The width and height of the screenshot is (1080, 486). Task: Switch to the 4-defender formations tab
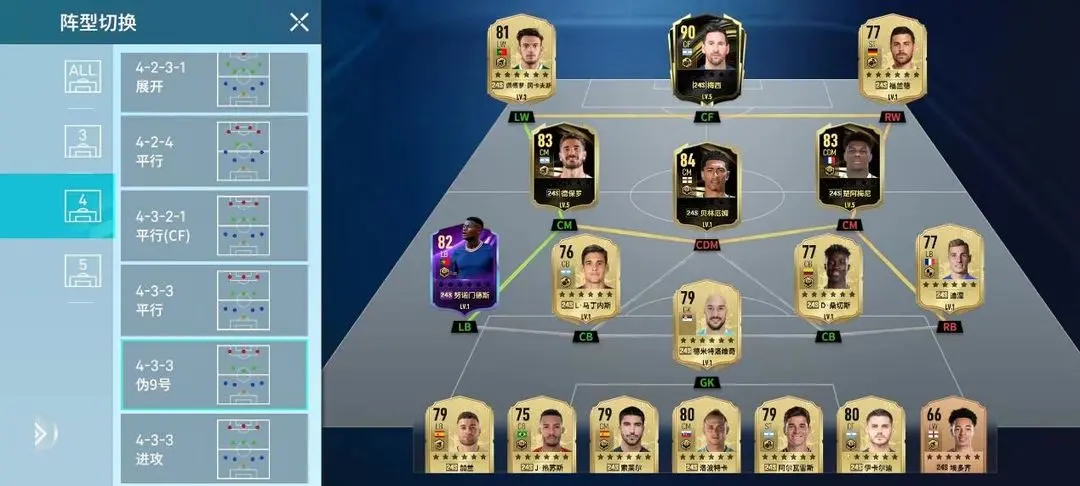point(83,206)
